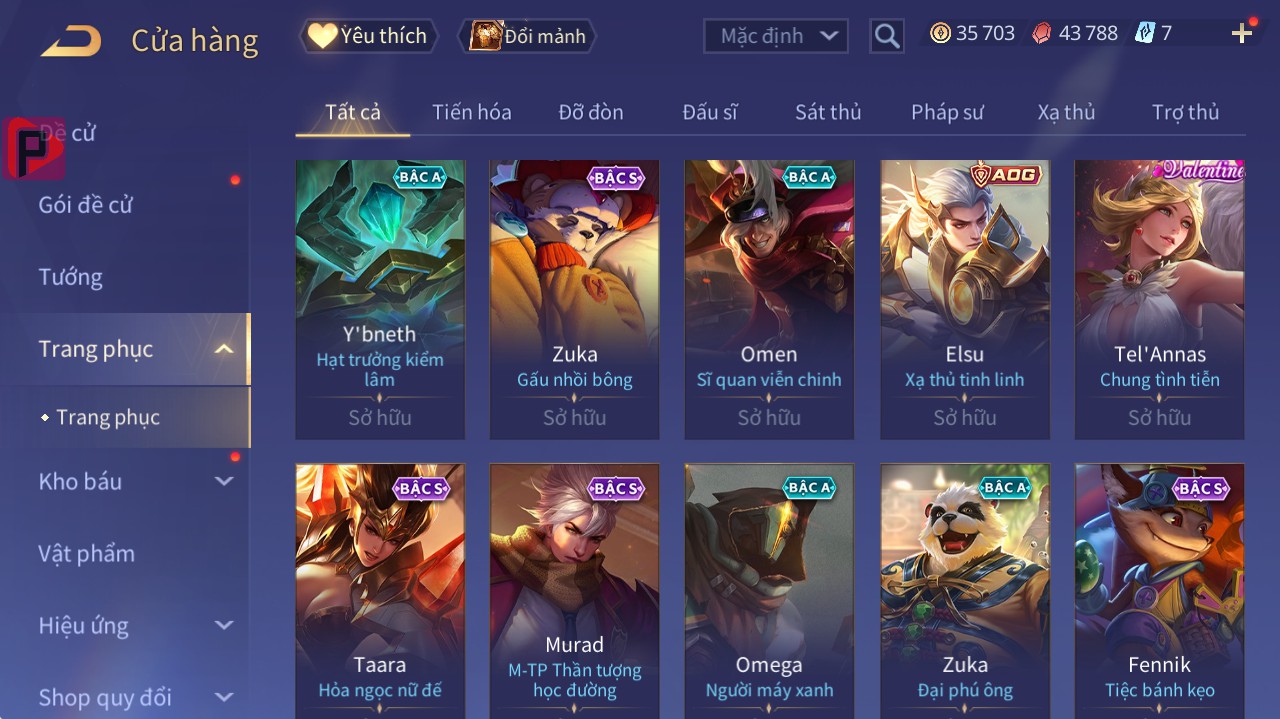Switch to the Tiến hóa tab
This screenshot has height=719, width=1280.
[x=471, y=112]
